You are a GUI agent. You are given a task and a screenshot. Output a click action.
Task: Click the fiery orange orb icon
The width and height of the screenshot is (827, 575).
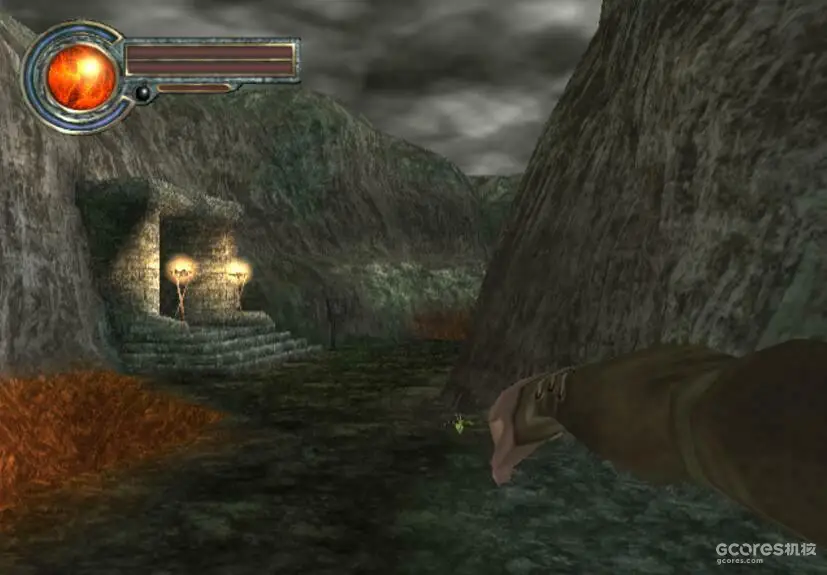point(80,77)
